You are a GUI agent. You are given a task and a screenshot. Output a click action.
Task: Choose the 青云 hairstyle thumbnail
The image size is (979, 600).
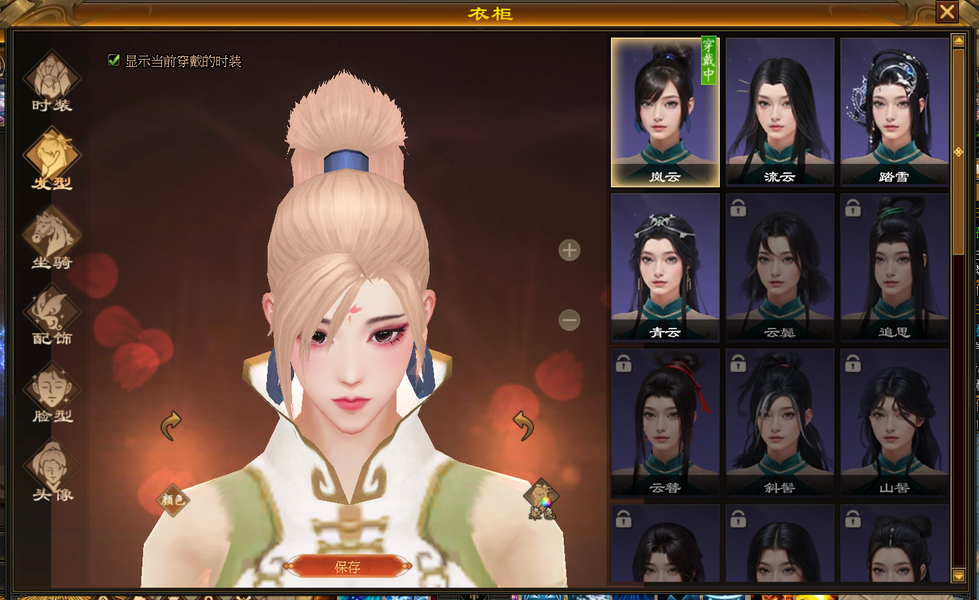[665, 267]
